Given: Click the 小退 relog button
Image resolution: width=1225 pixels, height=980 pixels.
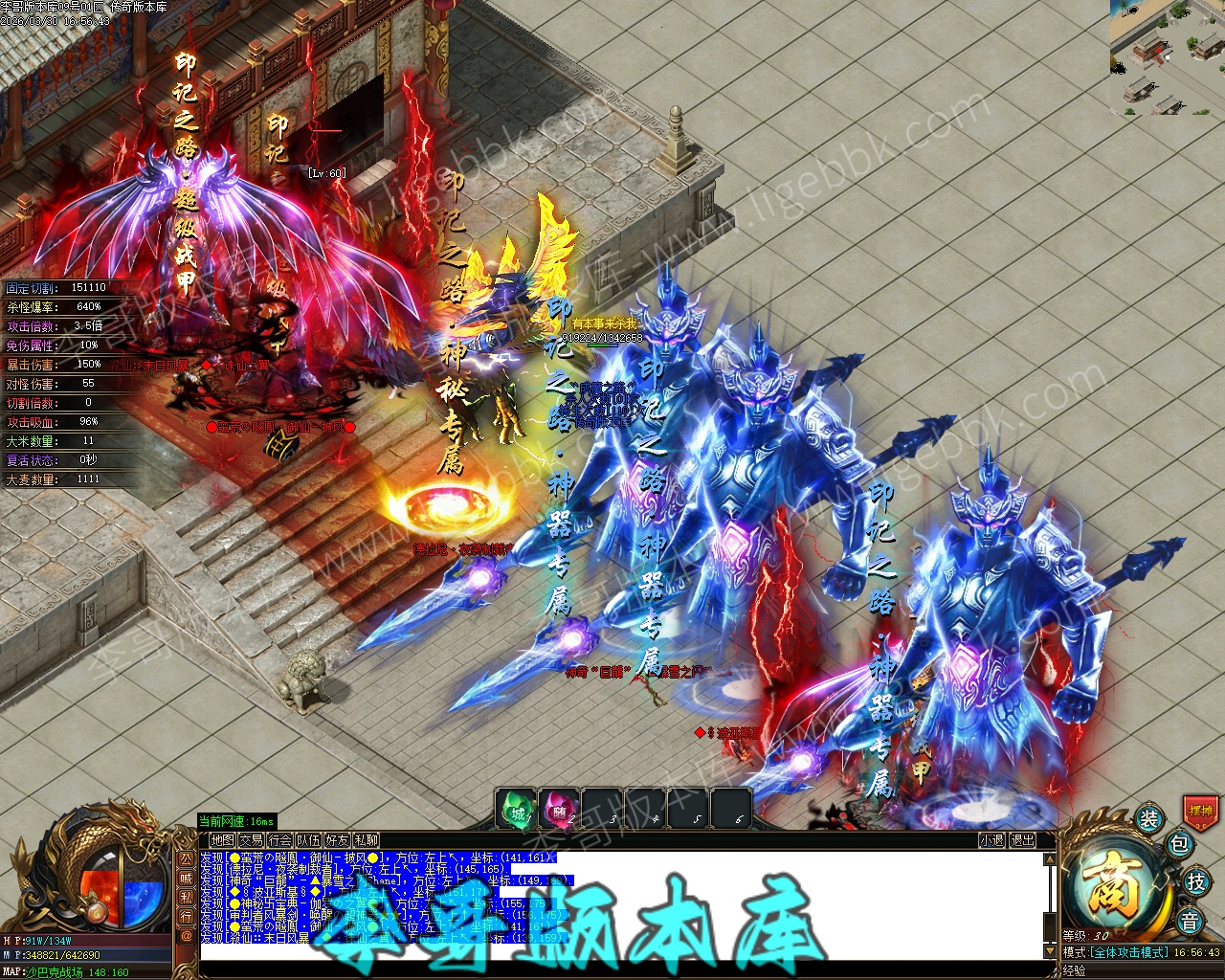Looking at the screenshot, I should (x=991, y=840).
